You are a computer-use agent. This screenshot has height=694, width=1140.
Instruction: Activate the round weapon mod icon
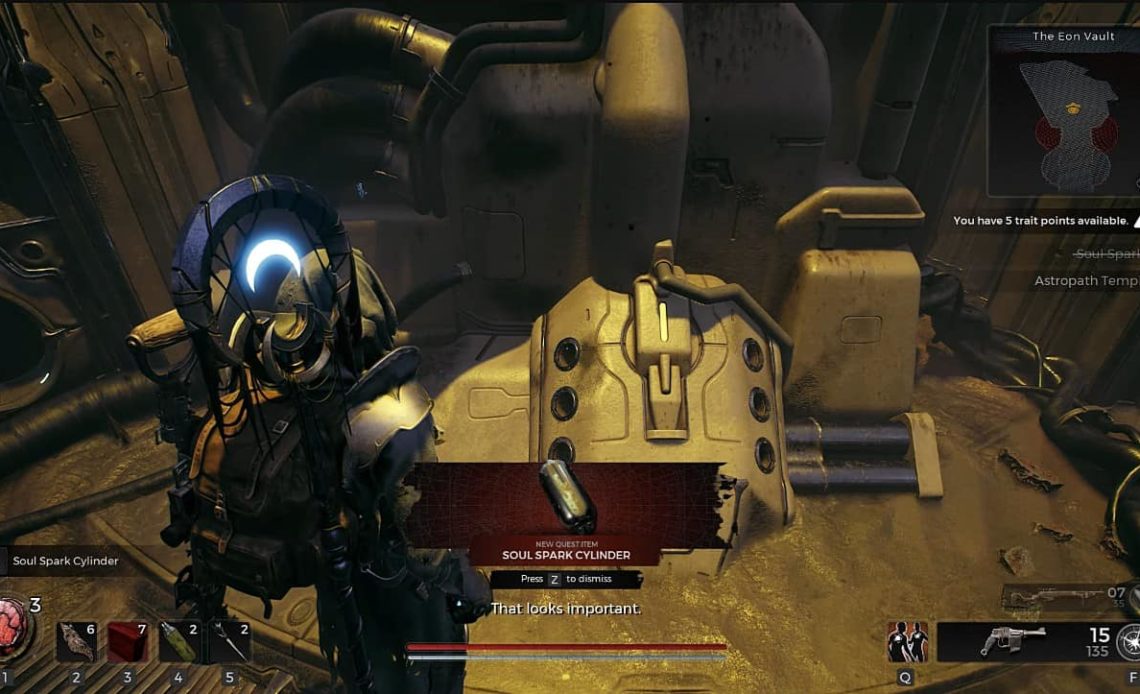[1129, 642]
